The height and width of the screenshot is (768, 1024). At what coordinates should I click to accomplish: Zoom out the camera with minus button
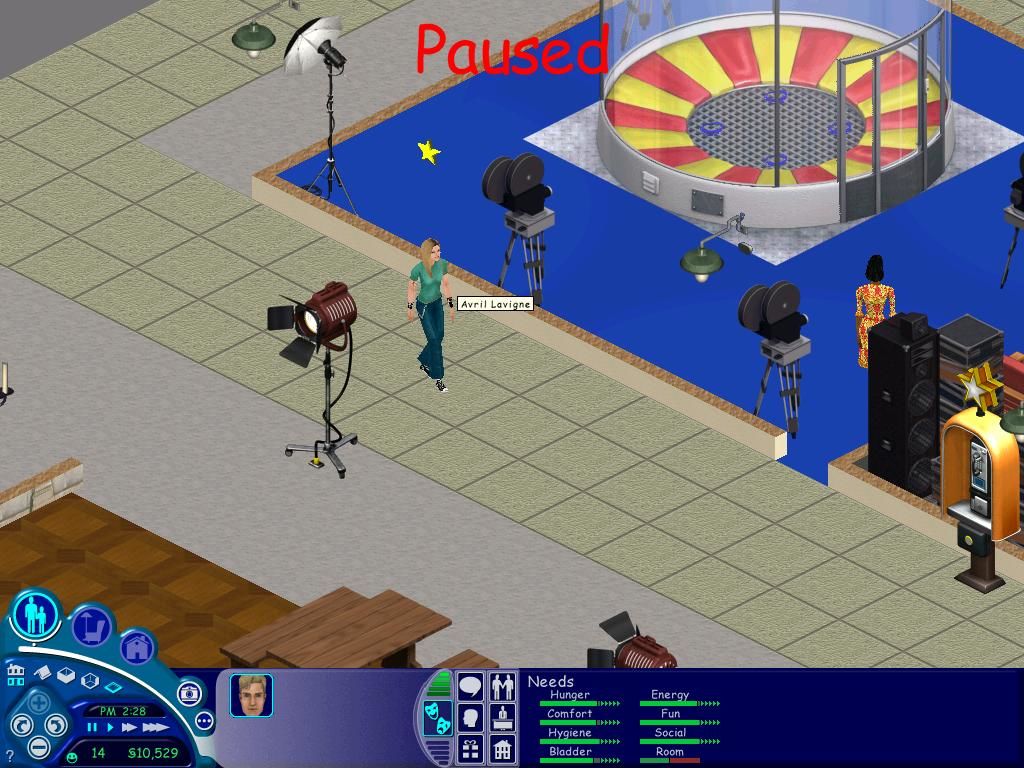[x=38, y=746]
